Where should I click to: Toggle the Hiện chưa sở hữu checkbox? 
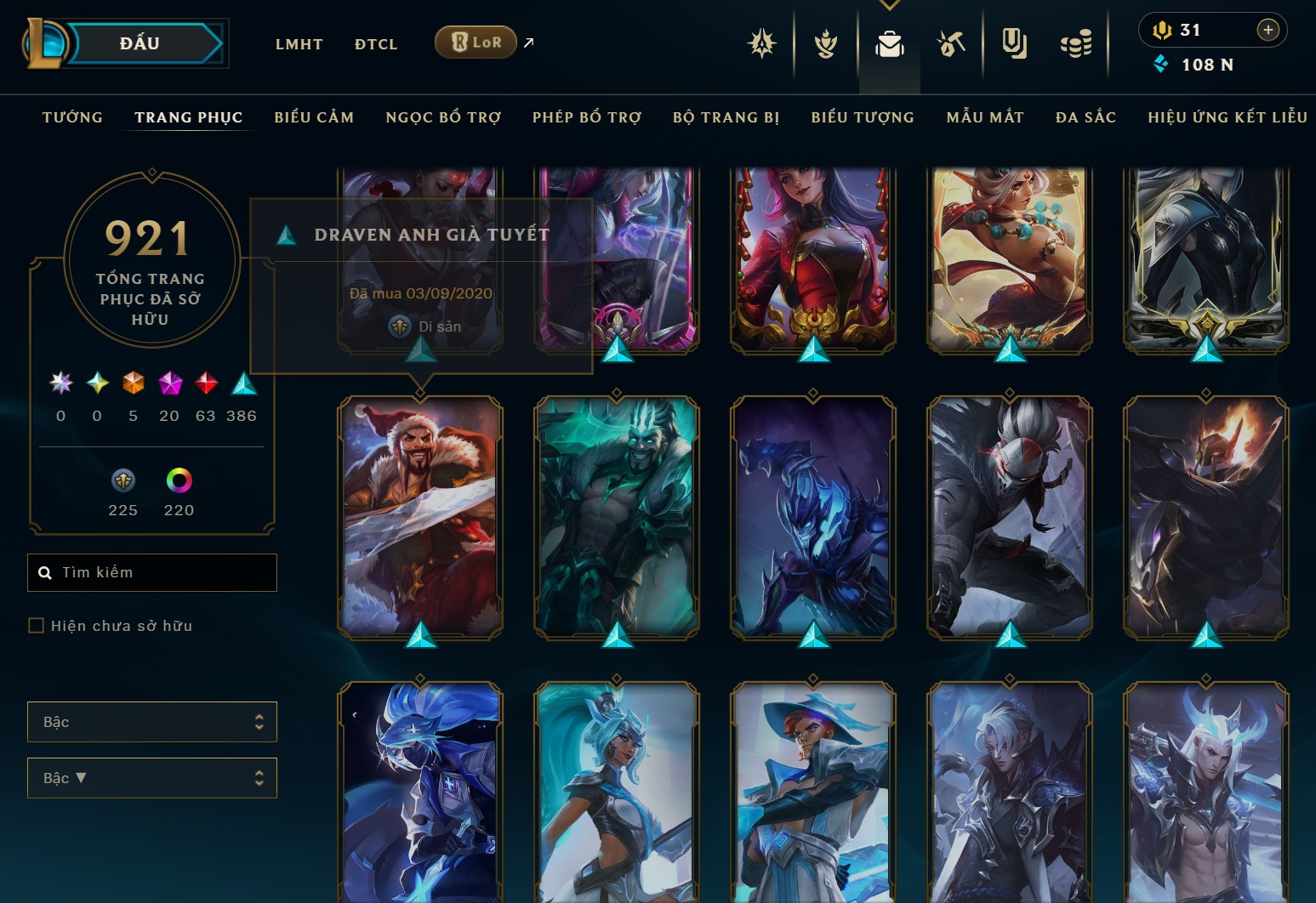pyautogui.click(x=37, y=626)
